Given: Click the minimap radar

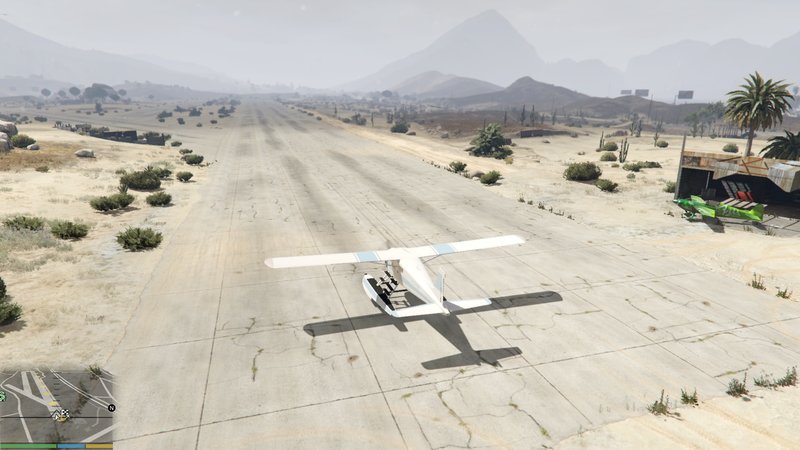Looking at the screenshot, I should click(x=58, y=406).
